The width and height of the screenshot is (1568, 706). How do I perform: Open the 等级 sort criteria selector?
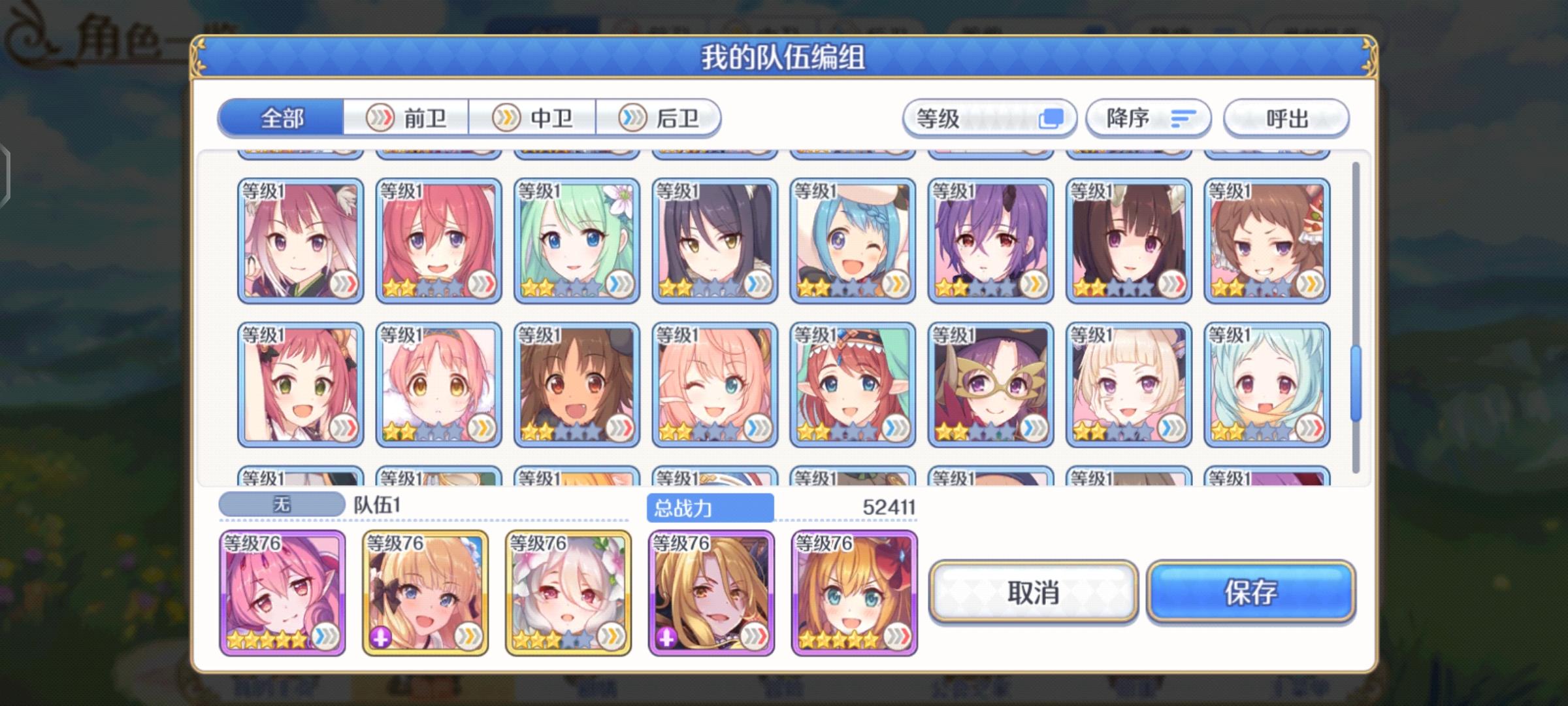(987, 118)
